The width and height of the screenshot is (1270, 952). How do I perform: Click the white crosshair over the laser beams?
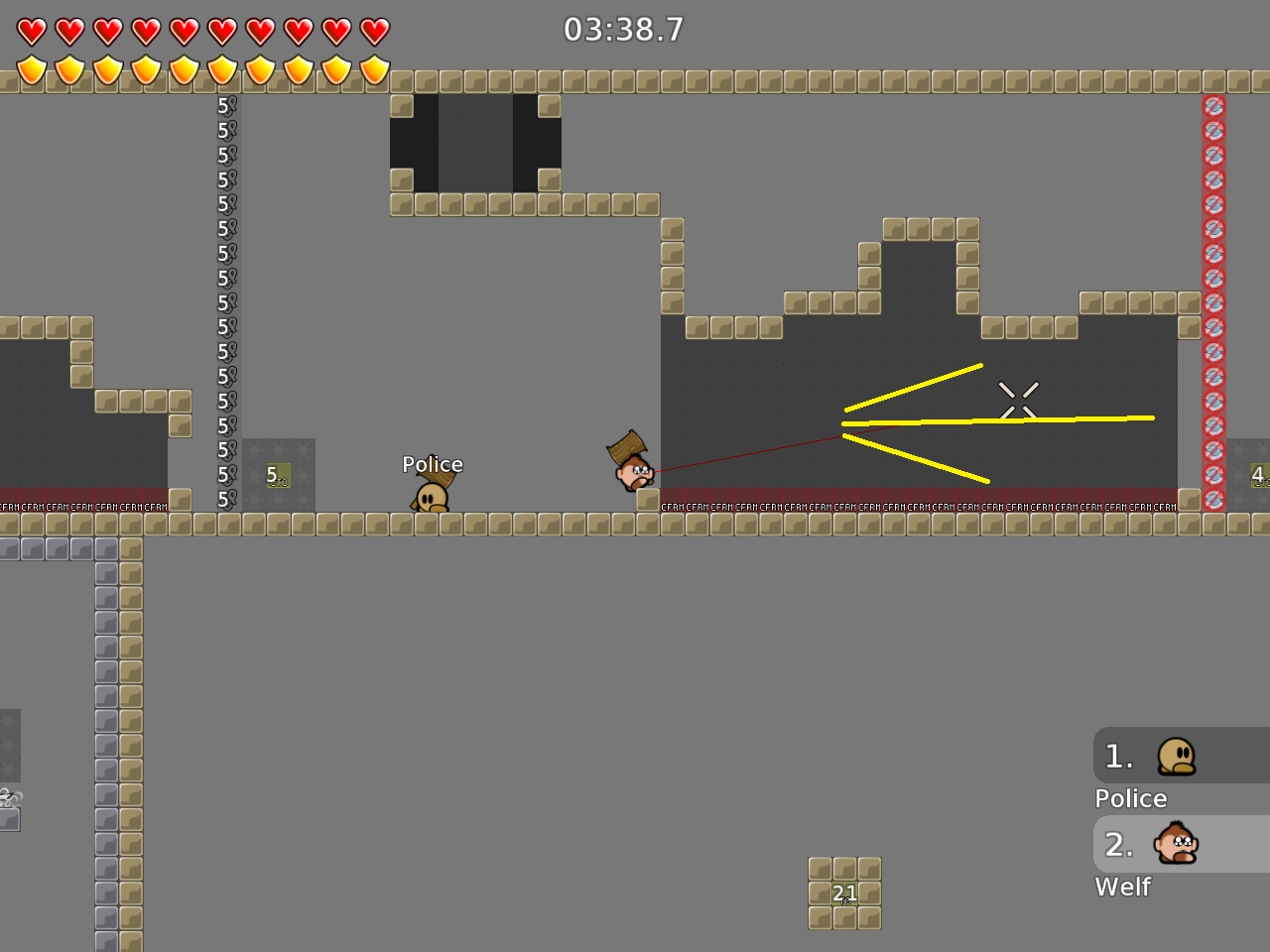point(1019,398)
